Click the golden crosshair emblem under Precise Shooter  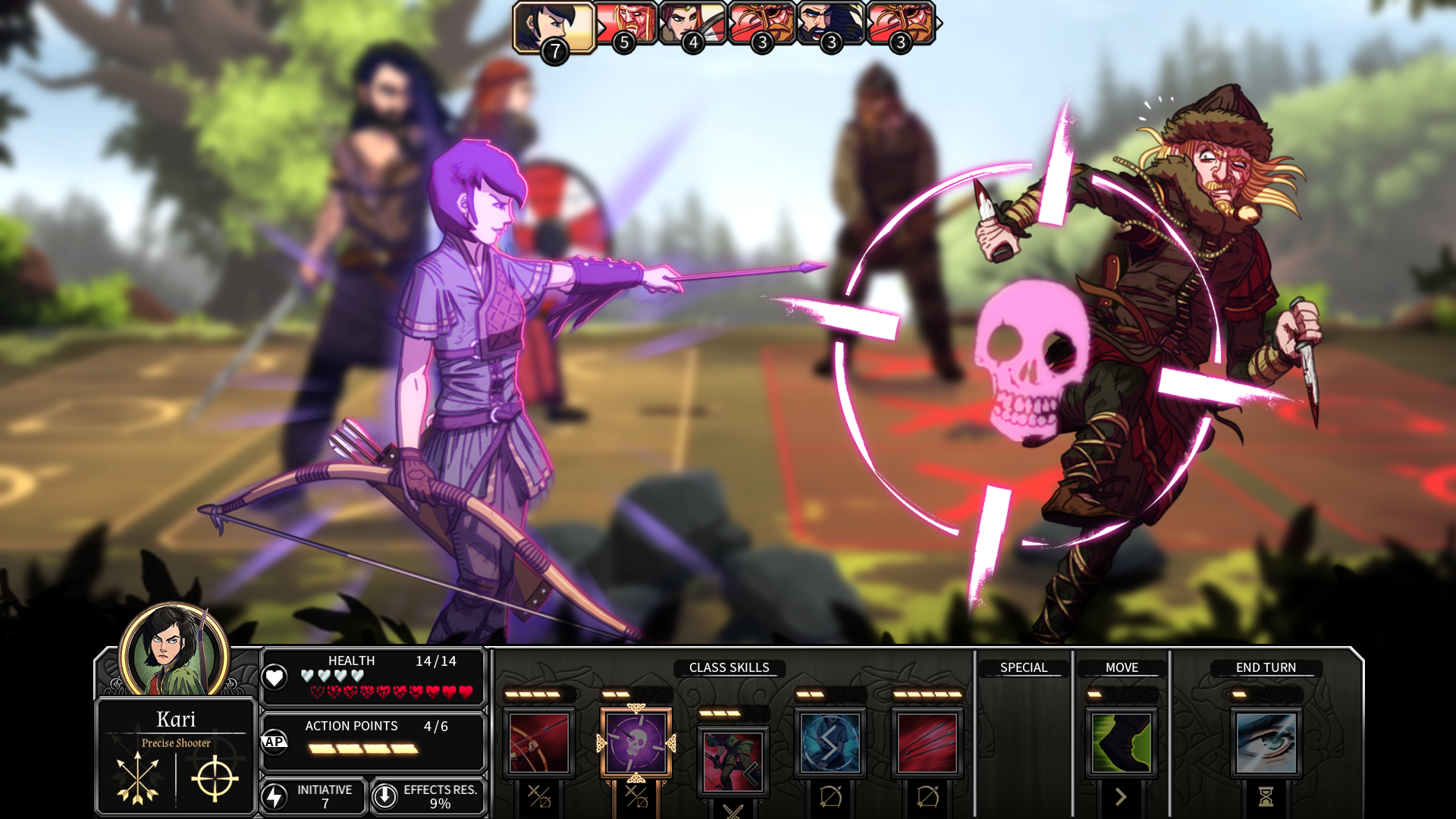tap(215, 778)
